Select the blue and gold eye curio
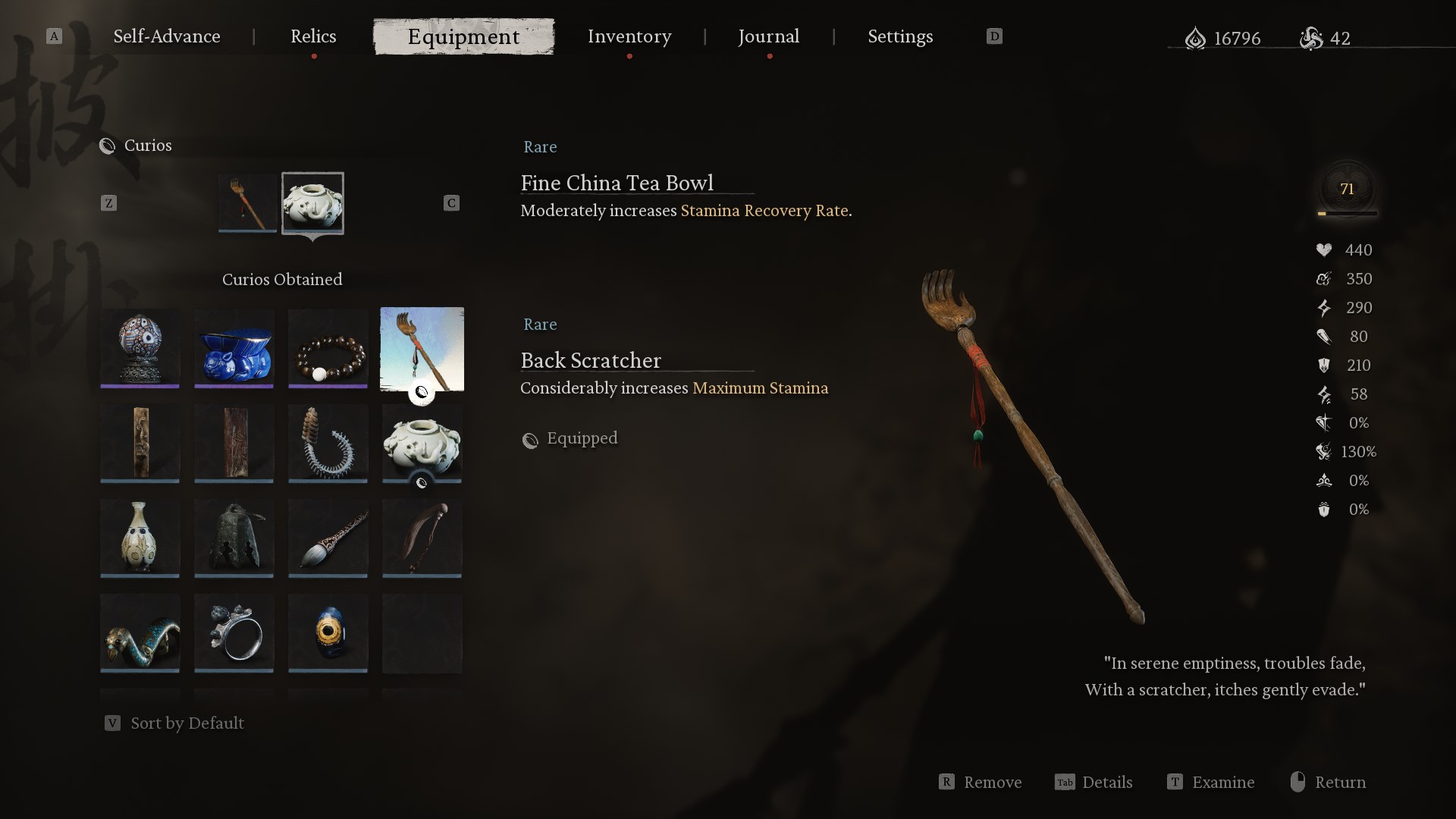 pos(328,632)
